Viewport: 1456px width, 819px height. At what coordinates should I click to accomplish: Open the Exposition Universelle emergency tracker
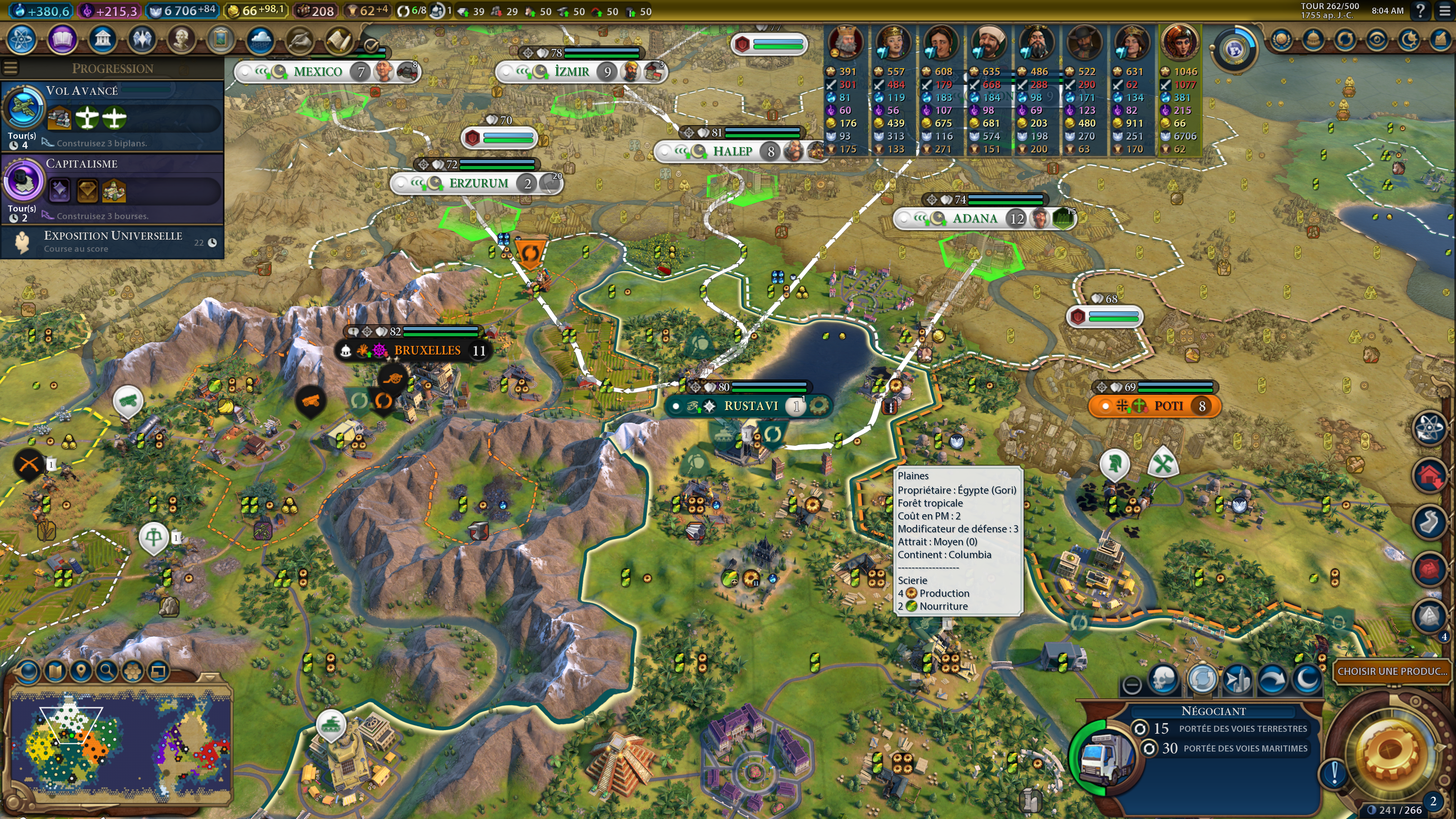tap(113, 242)
